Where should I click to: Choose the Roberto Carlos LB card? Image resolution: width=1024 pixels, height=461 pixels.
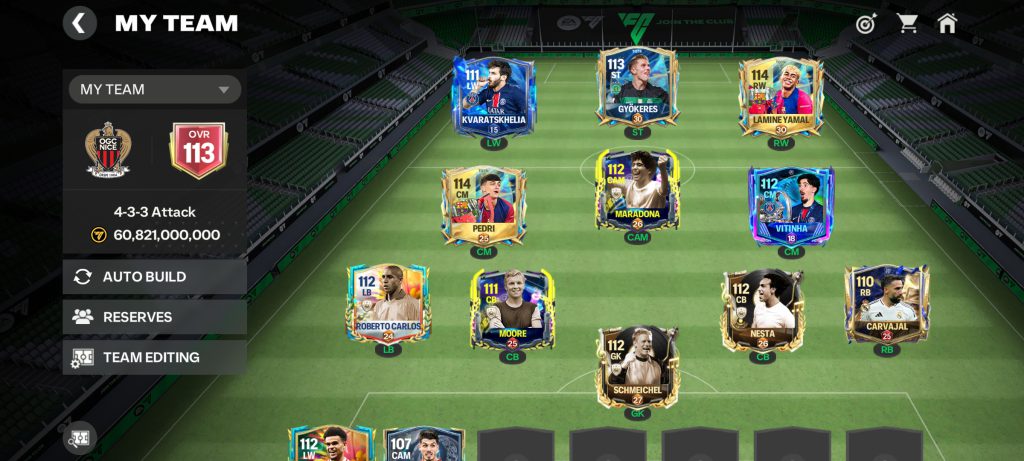pos(388,303)
